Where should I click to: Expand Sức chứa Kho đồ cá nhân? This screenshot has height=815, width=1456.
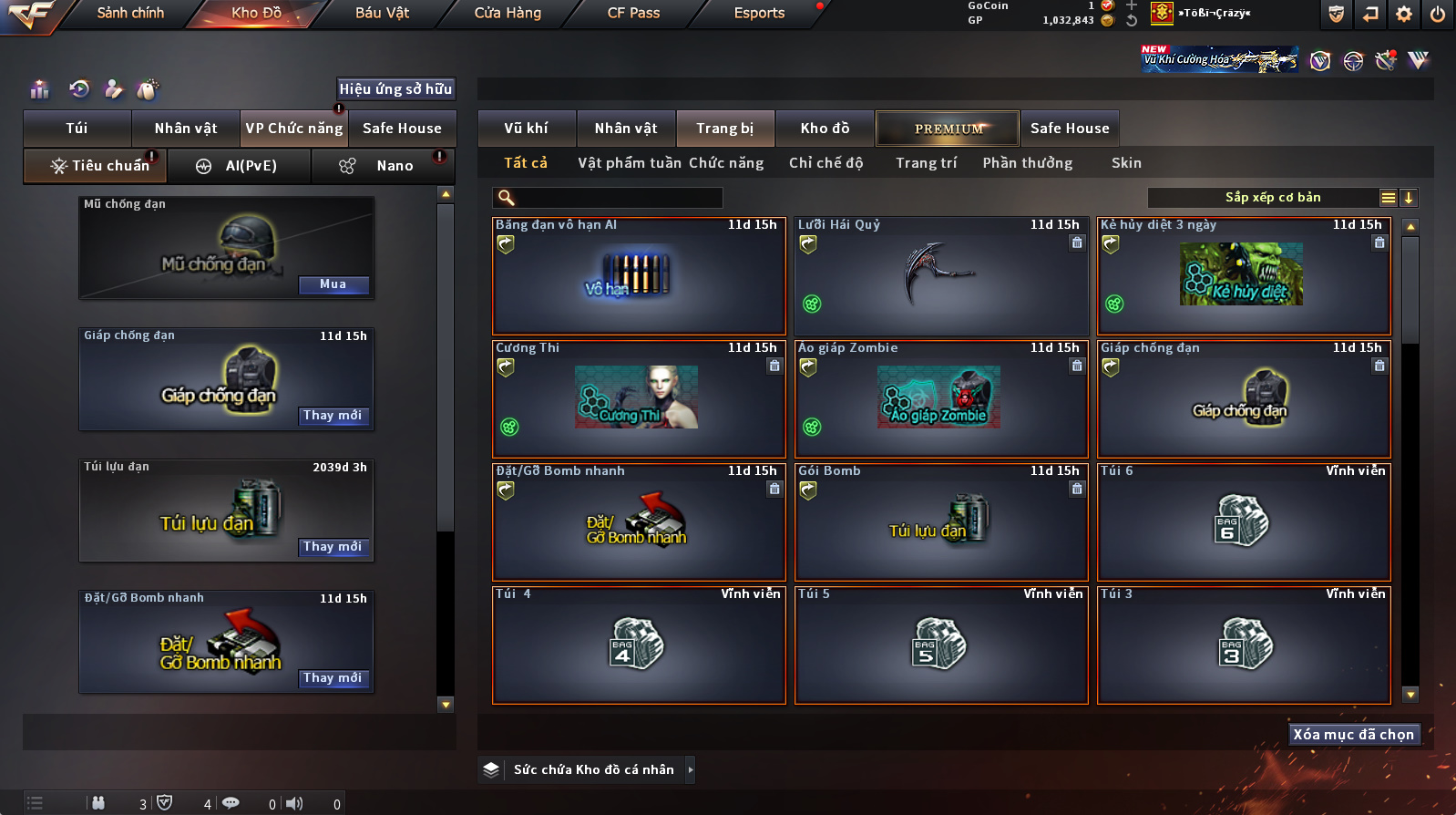tap(691, 769)
